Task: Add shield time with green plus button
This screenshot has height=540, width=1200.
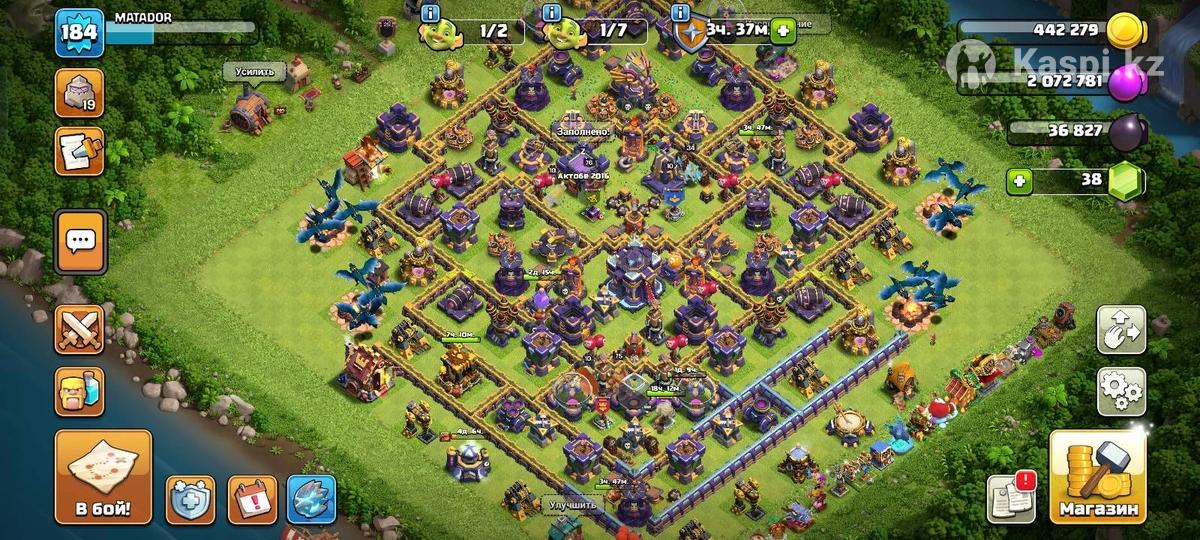Action: (781, 30)
